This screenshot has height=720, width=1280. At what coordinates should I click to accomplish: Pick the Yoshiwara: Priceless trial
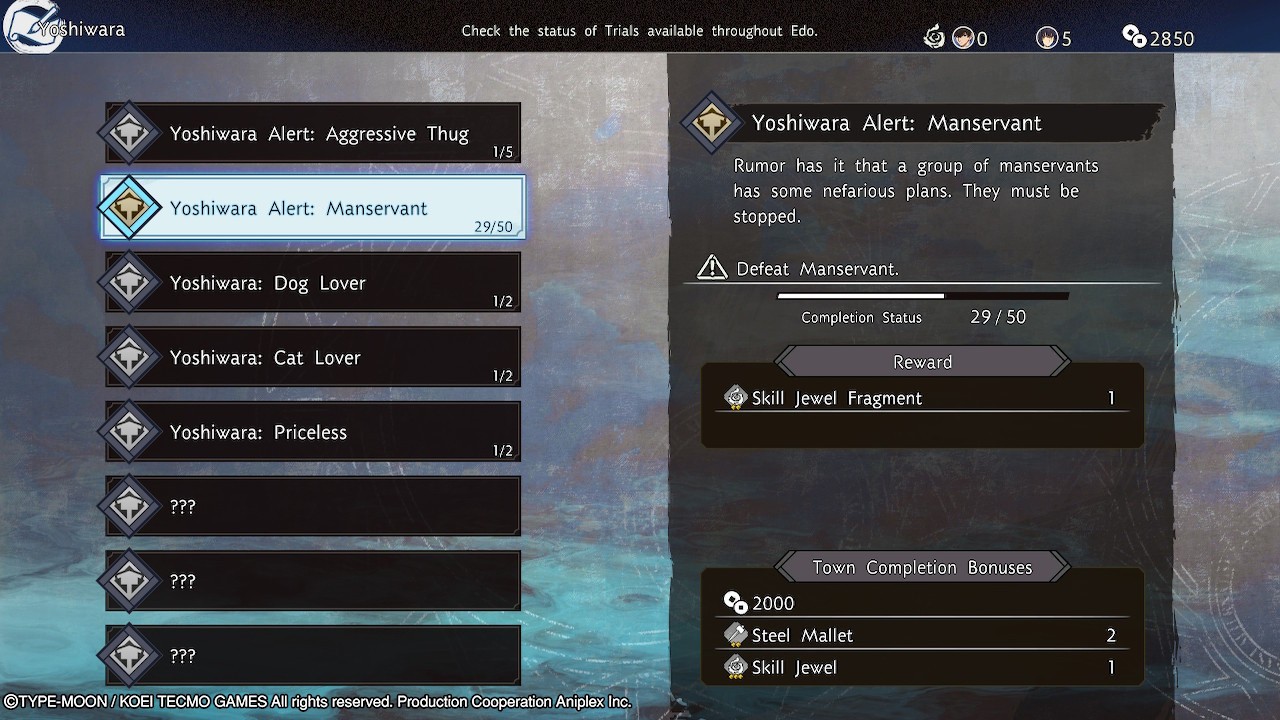point(313,432)
